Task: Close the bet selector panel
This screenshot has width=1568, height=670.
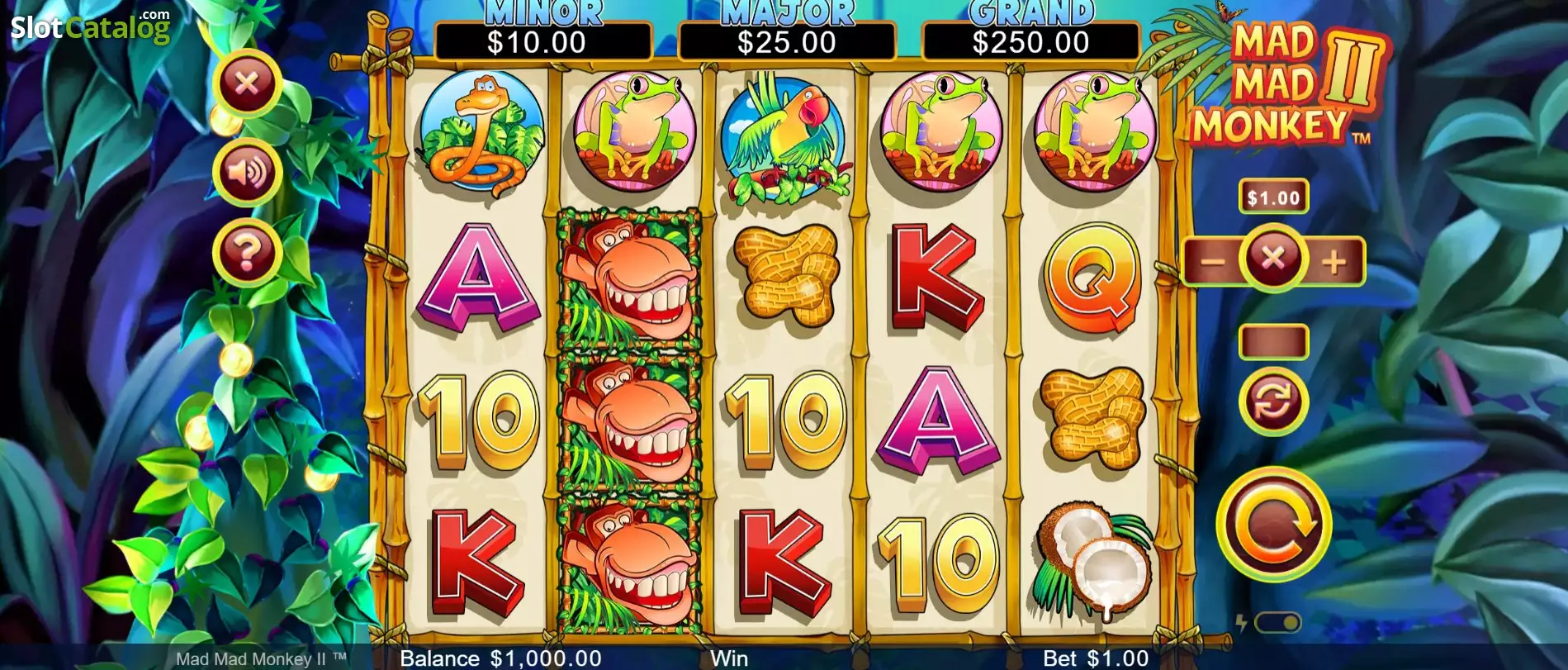Action: (1272, 259)
